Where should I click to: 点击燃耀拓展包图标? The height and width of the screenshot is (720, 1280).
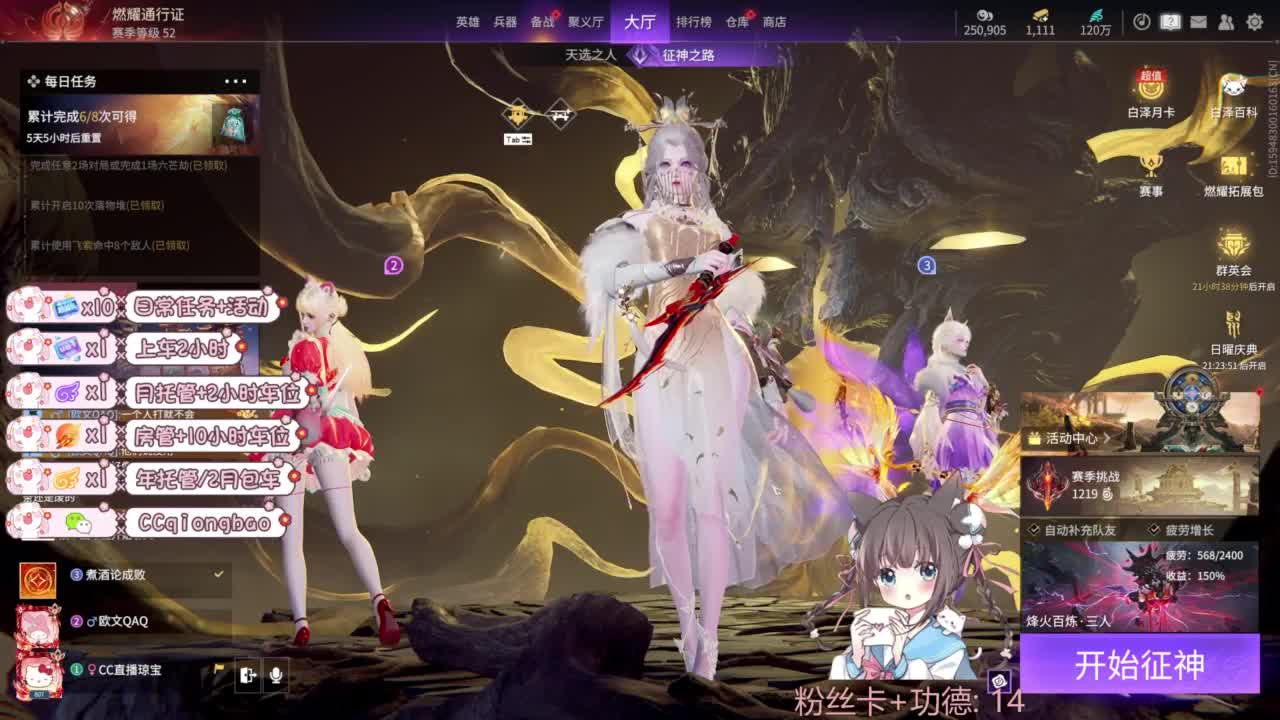point(1232,167)
